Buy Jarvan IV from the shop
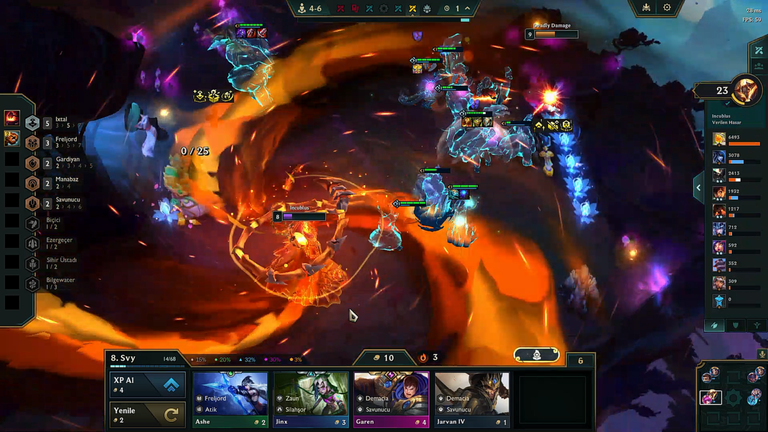This screenshot has width=768, height=432. (471, 400)
